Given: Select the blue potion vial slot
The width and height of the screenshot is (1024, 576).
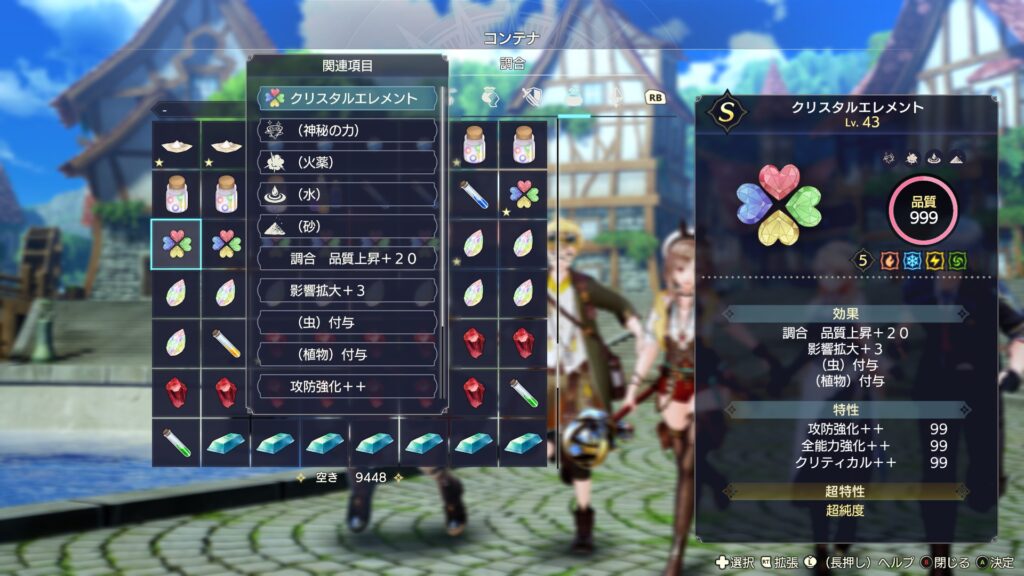Looking at the screenshot, I should point(473,194).
